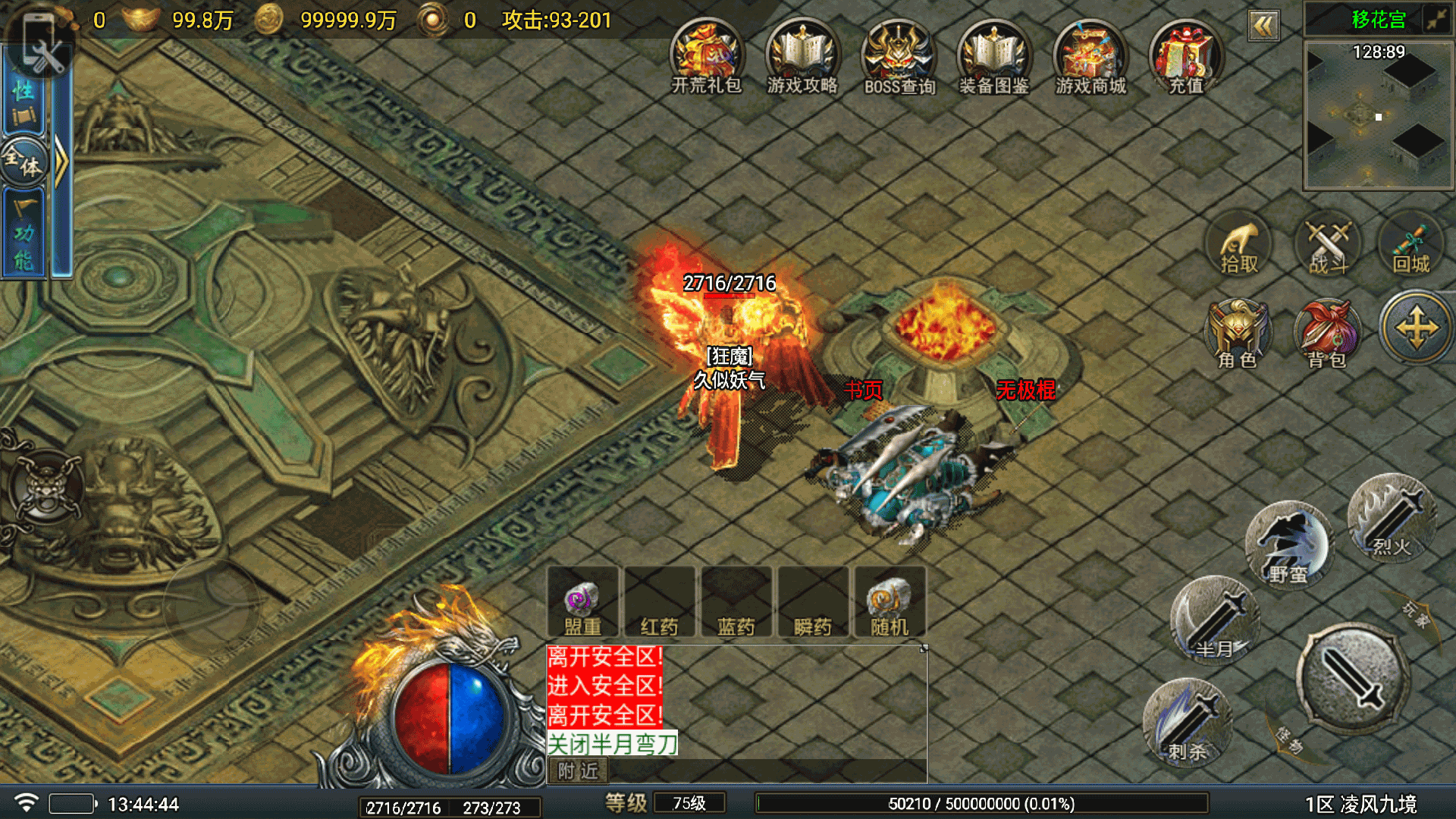1456x819 pixels.
Task: Open the 游戏攻略 guide book
Action: (802, 58)
